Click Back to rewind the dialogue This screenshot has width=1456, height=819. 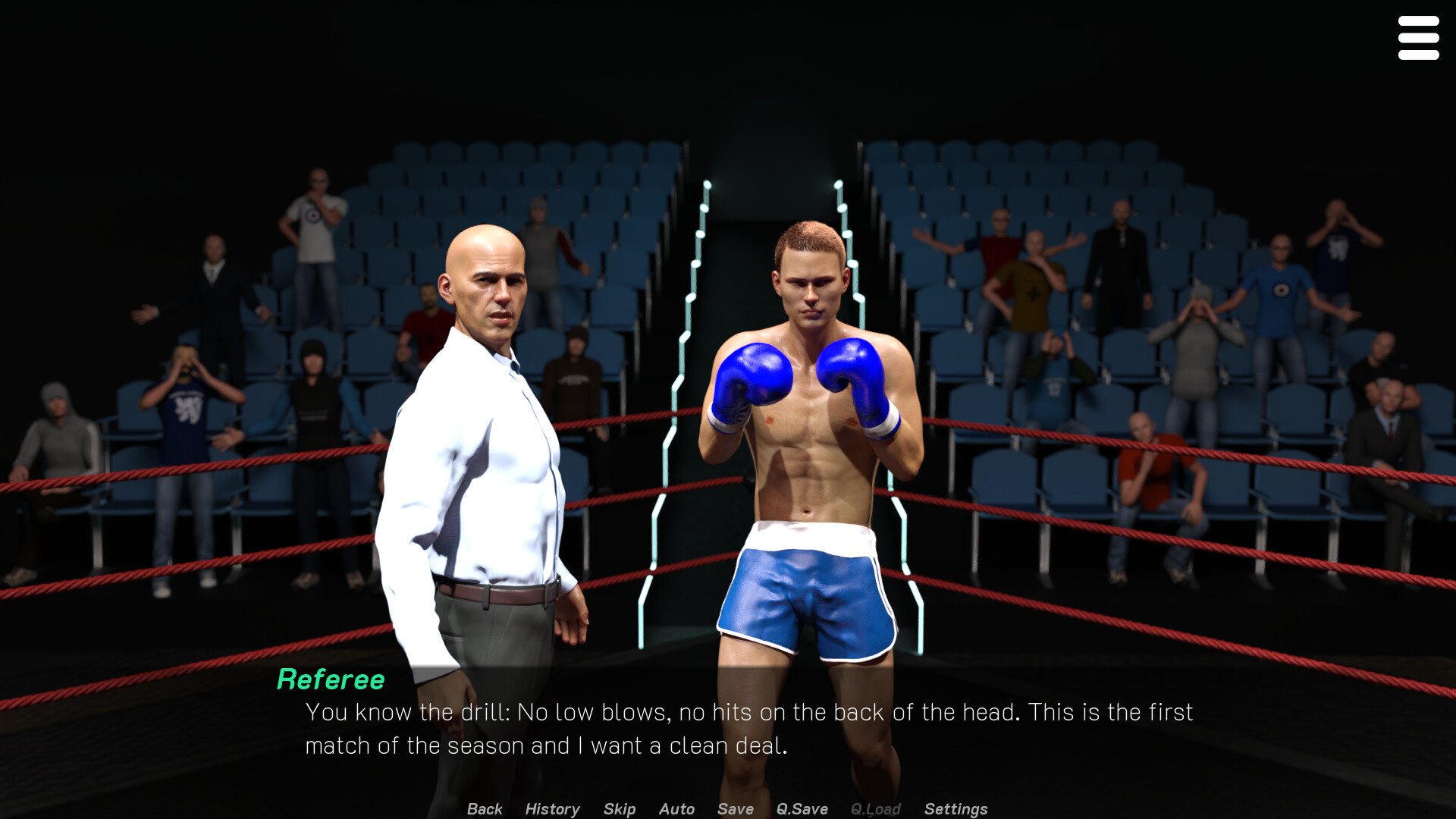pyautogui.click(x=484, y=809)
